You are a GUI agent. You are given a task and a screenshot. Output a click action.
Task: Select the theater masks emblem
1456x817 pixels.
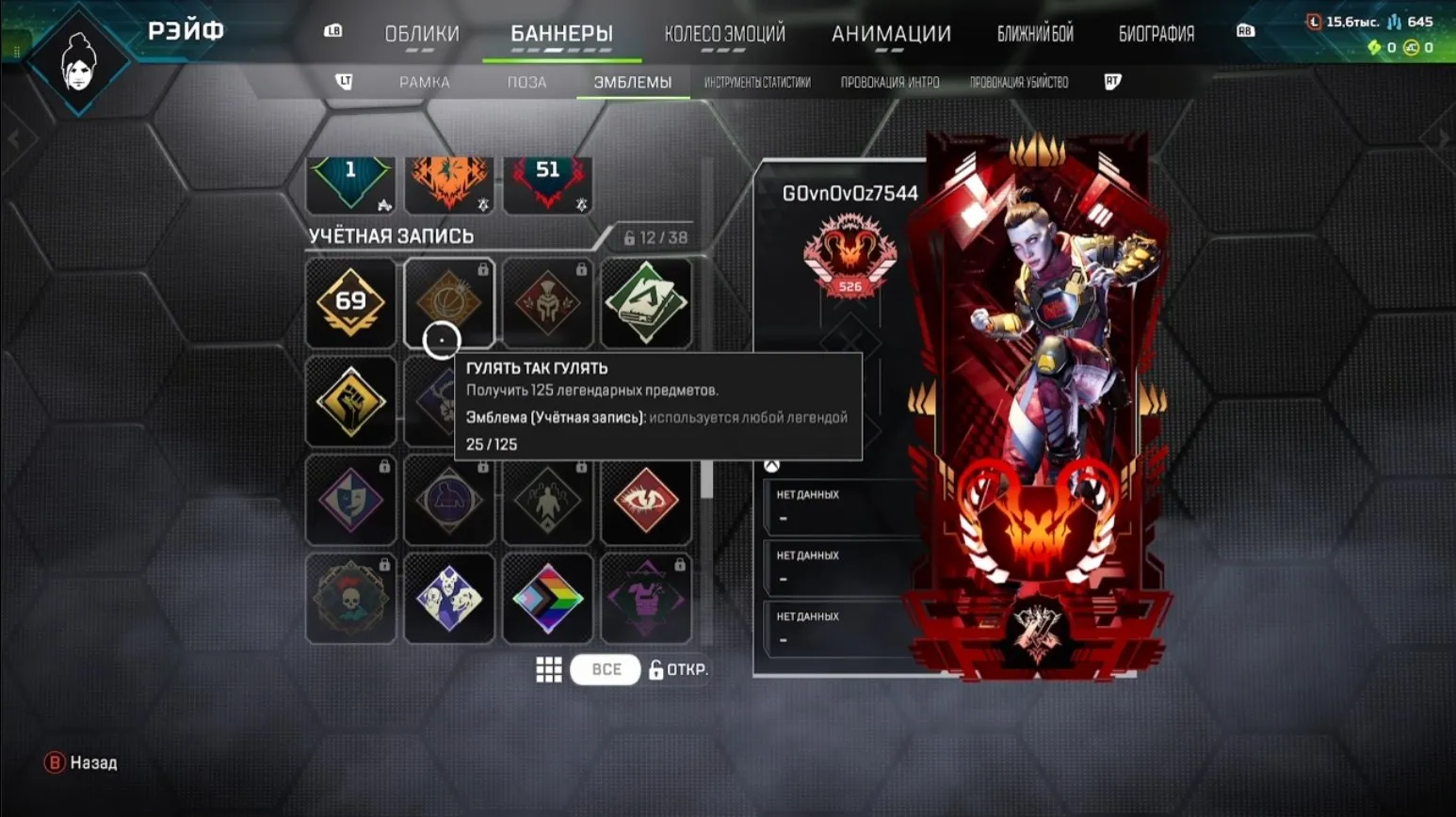pyautogui.click(x=350, y=500)
